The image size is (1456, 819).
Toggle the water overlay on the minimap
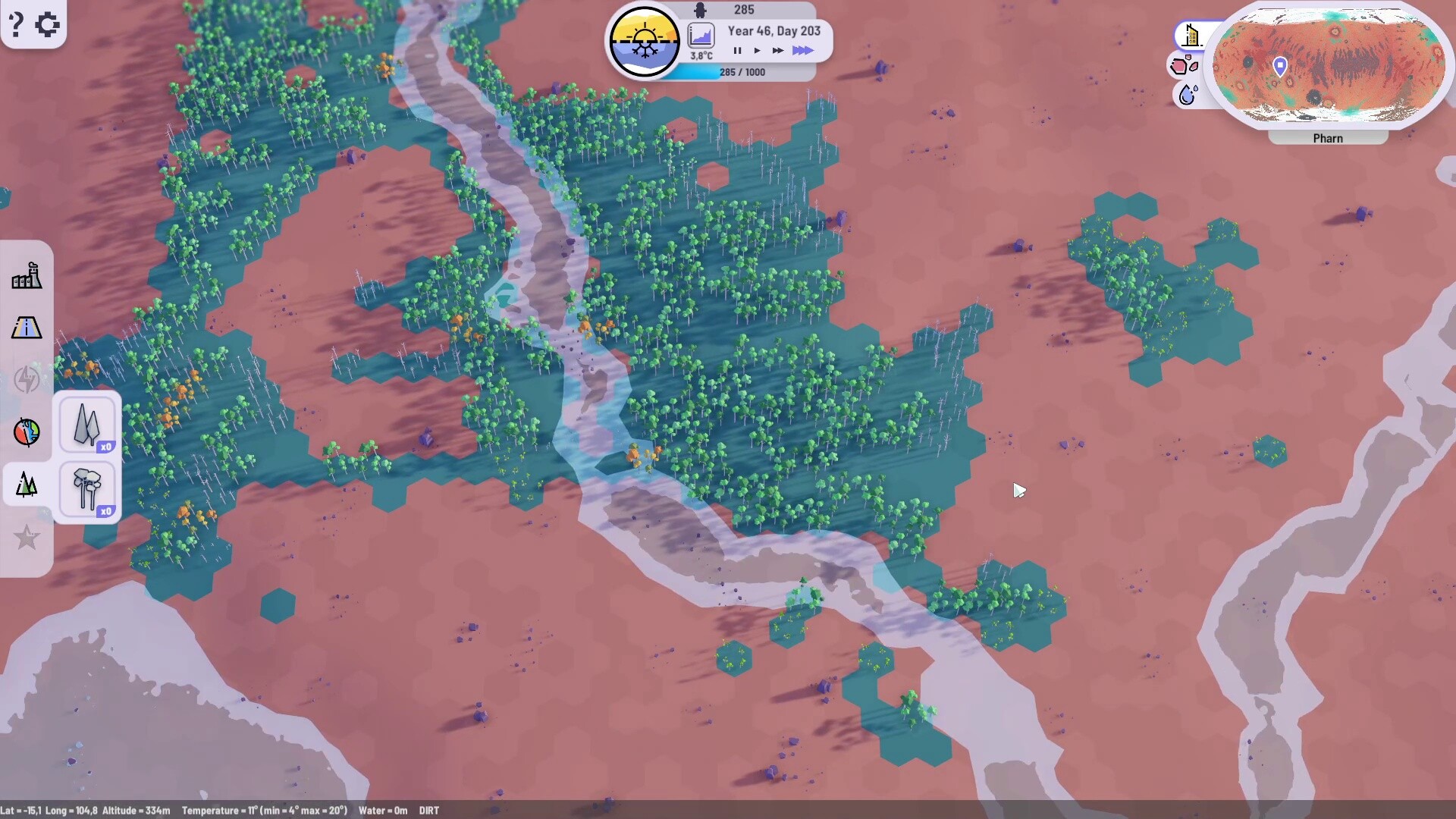[1187, 95]
